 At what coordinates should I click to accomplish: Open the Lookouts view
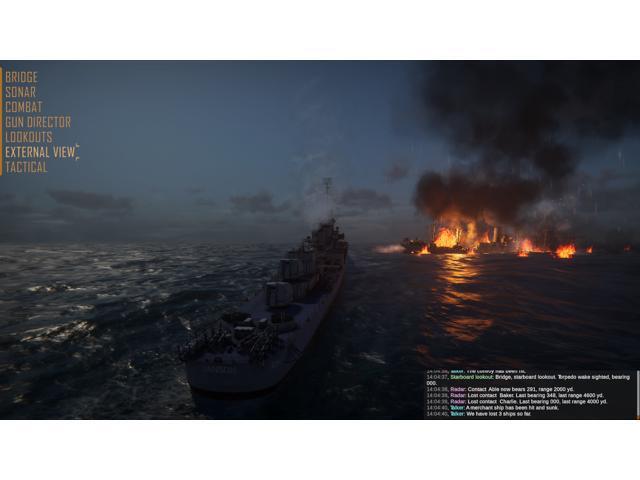point(28,137)
